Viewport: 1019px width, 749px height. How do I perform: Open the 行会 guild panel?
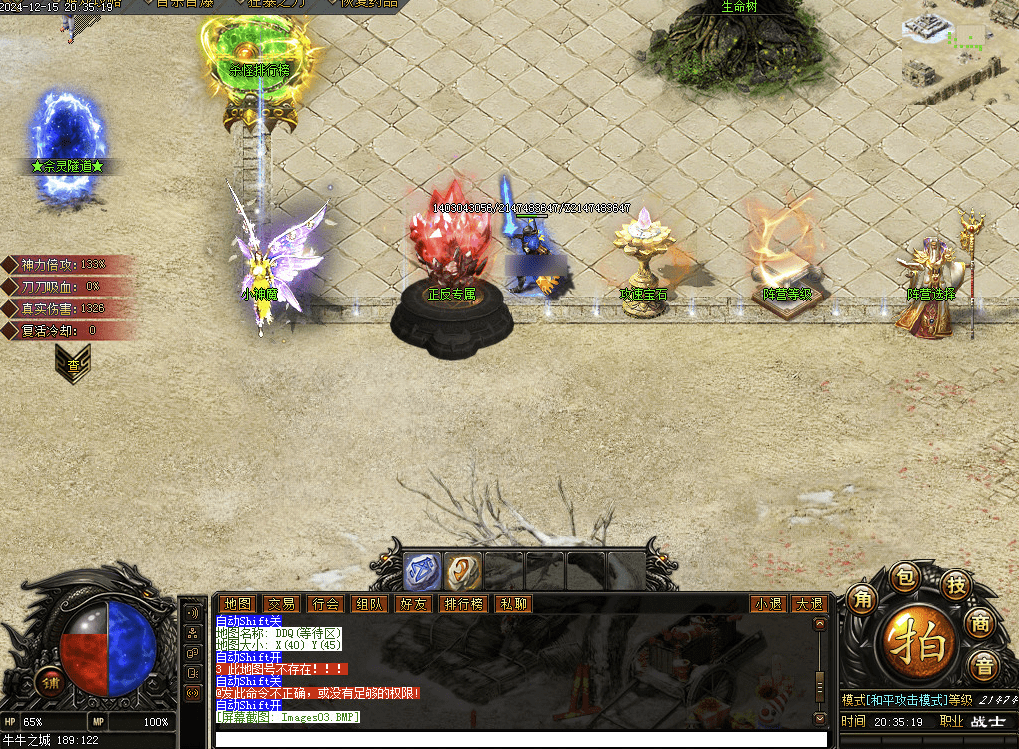pyautogui.click(x=325, y=604)
